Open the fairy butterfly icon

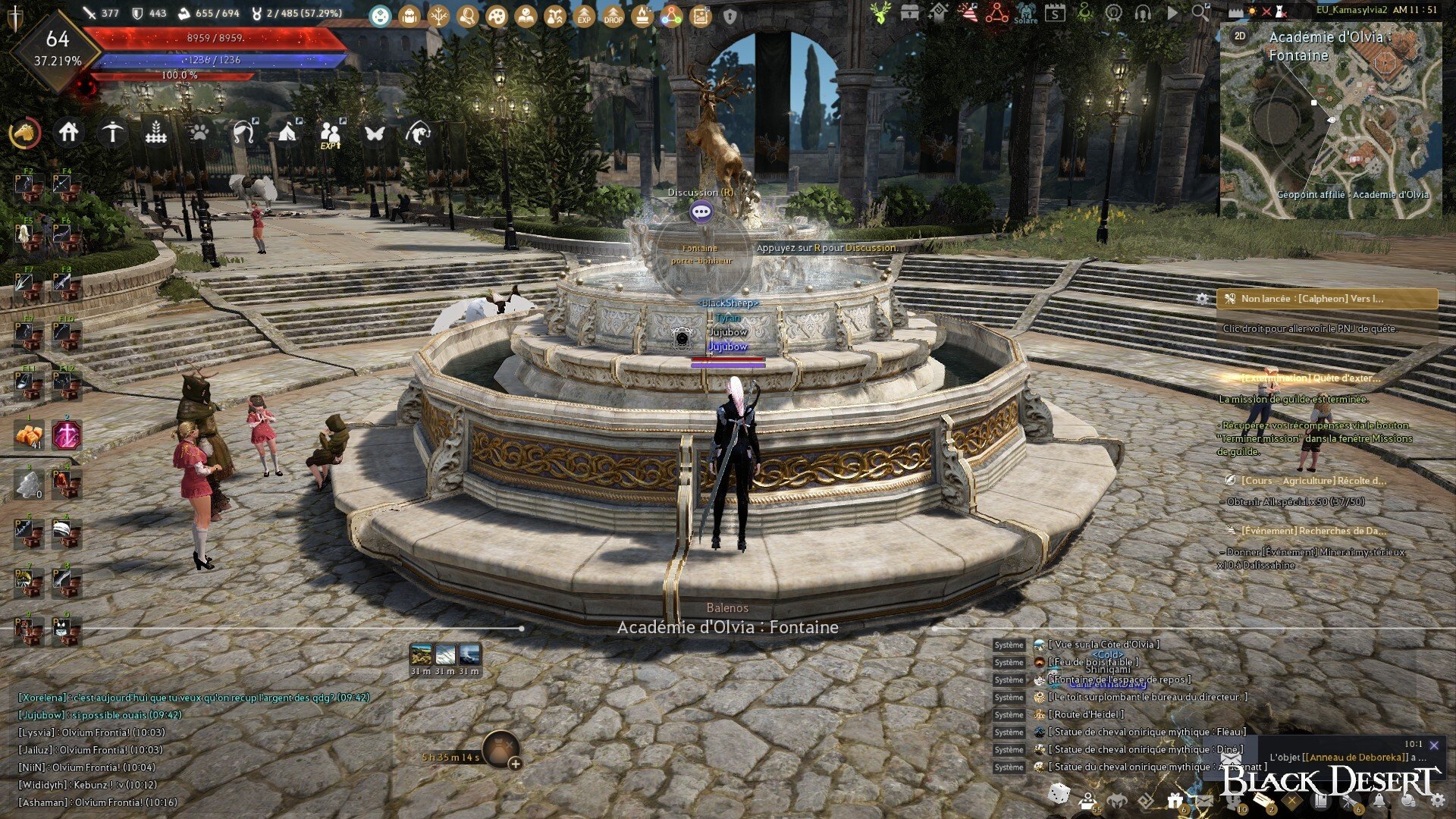tap(375, 133)
